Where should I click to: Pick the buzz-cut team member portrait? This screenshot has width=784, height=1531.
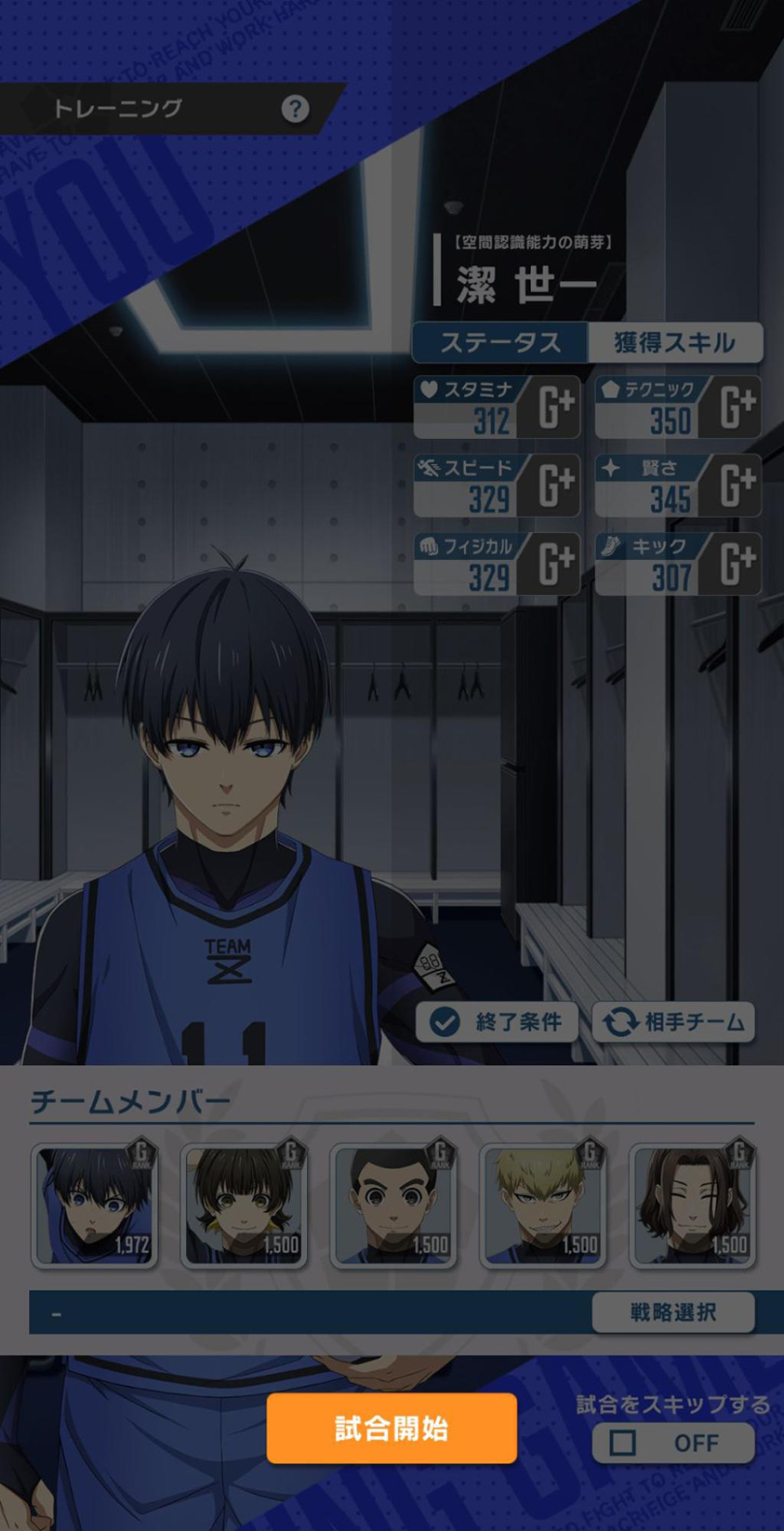click(393, 1206)
